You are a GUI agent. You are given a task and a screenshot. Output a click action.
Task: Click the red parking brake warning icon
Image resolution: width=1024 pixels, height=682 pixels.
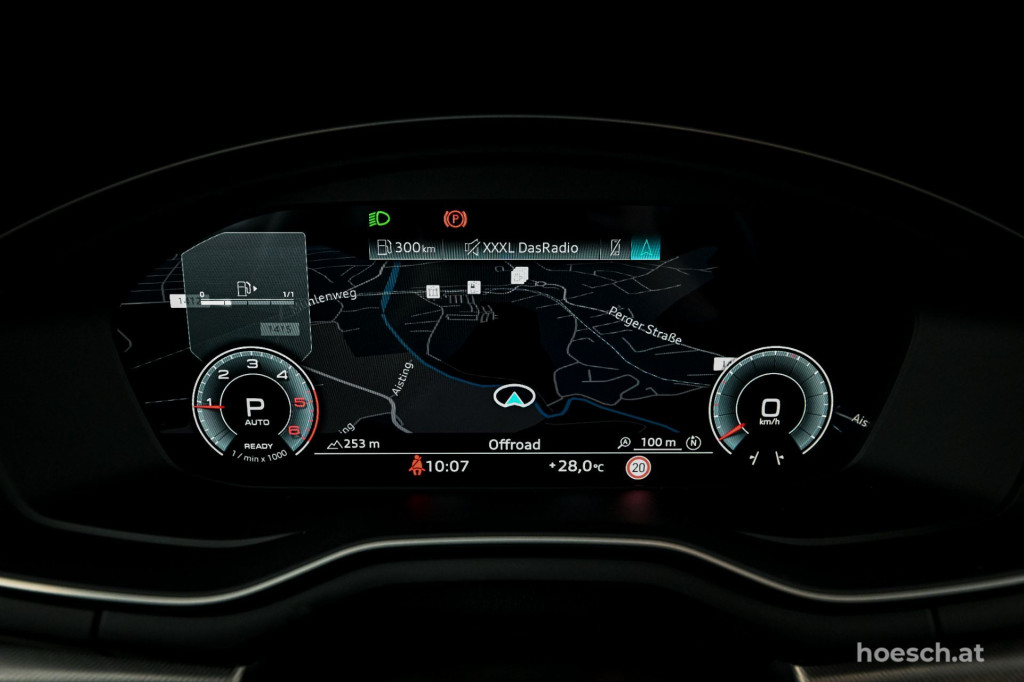[455, 218]
